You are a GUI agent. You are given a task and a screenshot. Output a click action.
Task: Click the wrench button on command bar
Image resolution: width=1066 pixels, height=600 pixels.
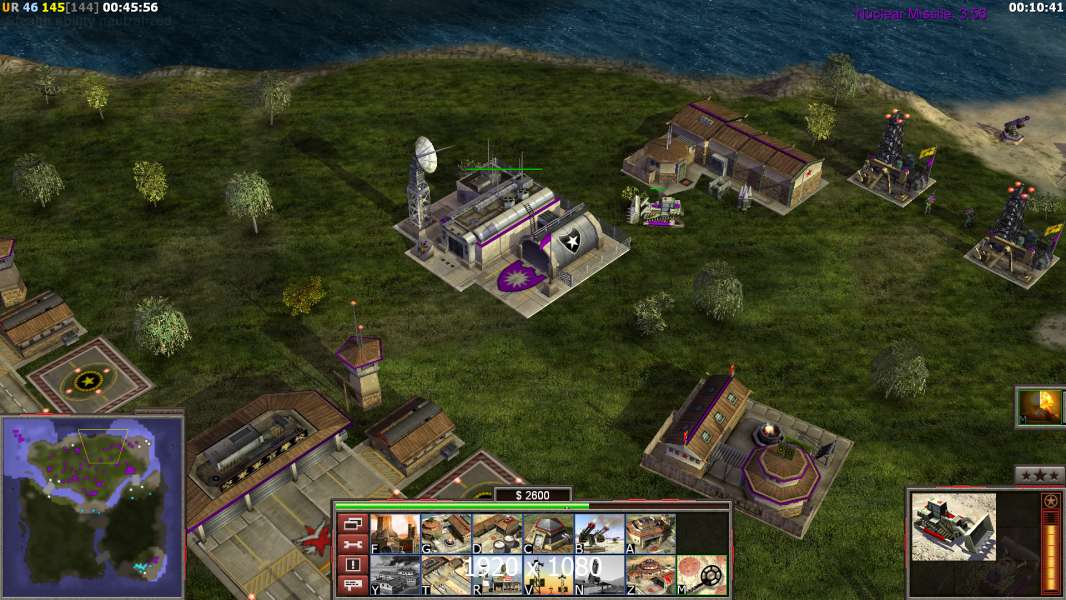(351, 544)
